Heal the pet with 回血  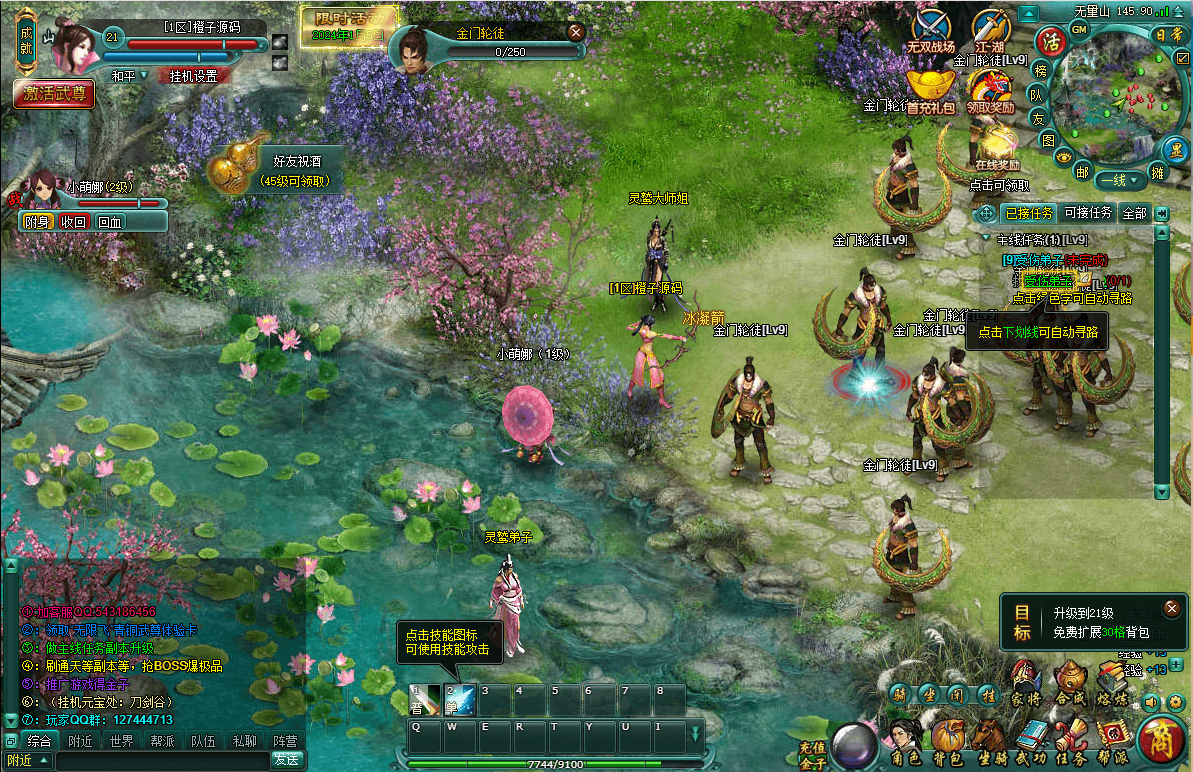pyautogui.click(x=111, y=222)
